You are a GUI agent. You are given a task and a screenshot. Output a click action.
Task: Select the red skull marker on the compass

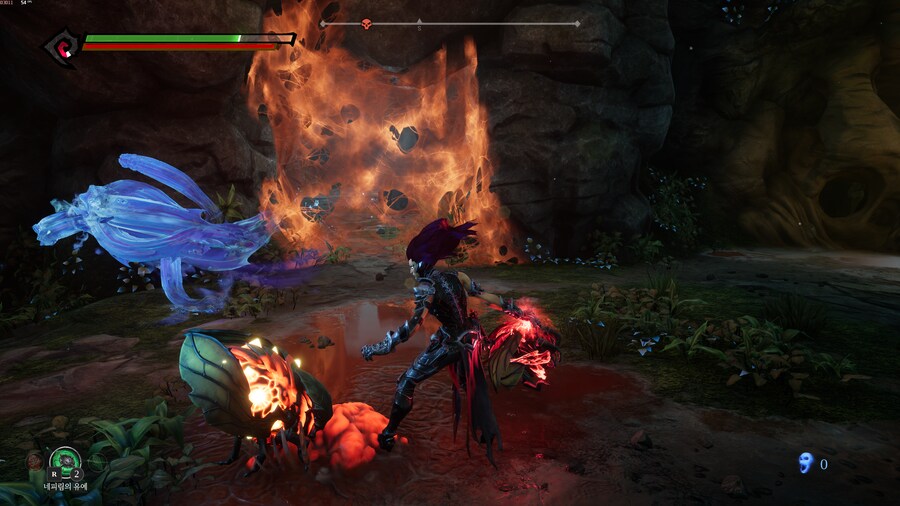[366, 23]
